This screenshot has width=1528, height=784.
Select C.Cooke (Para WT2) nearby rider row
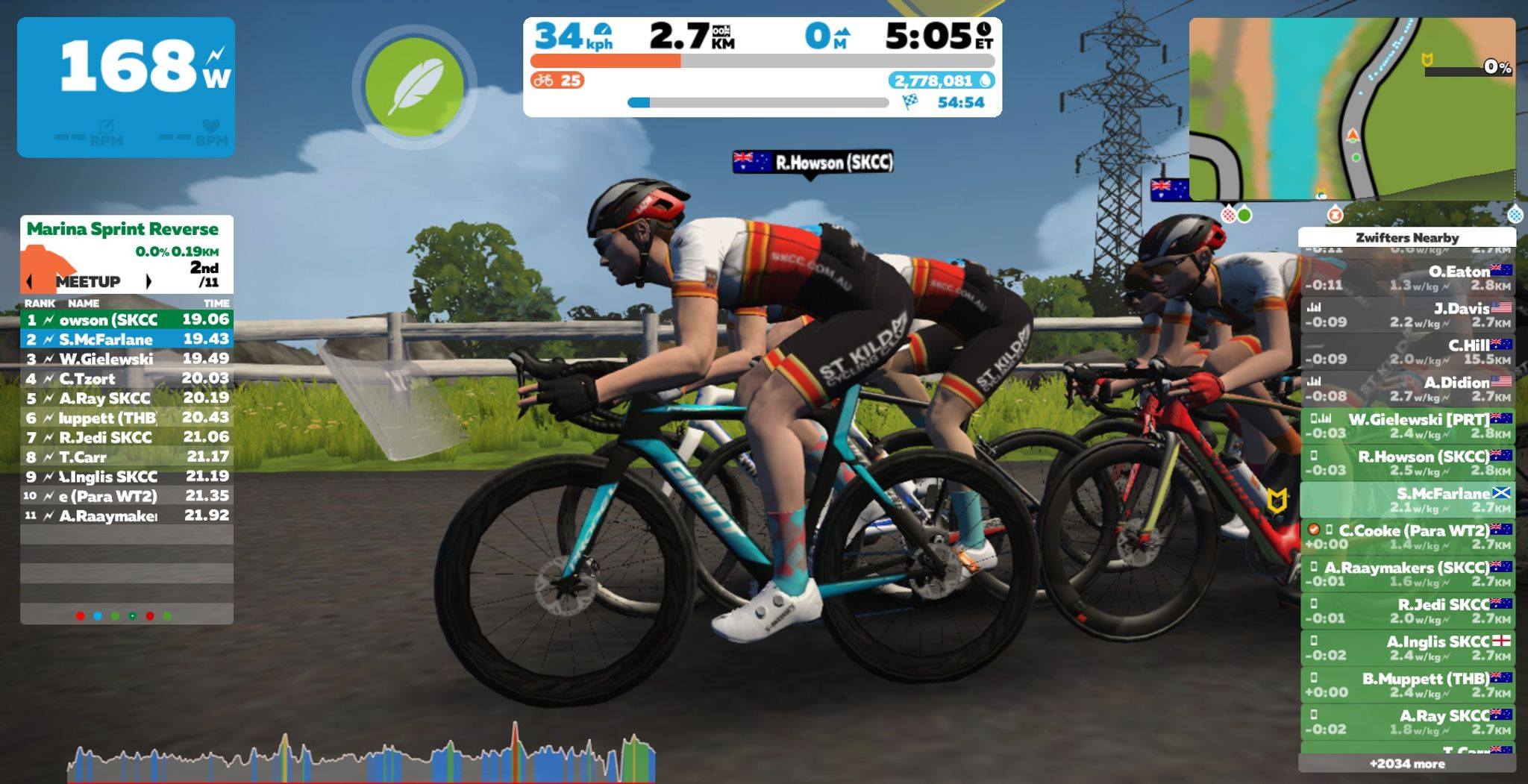click(x=1408, y=537)
